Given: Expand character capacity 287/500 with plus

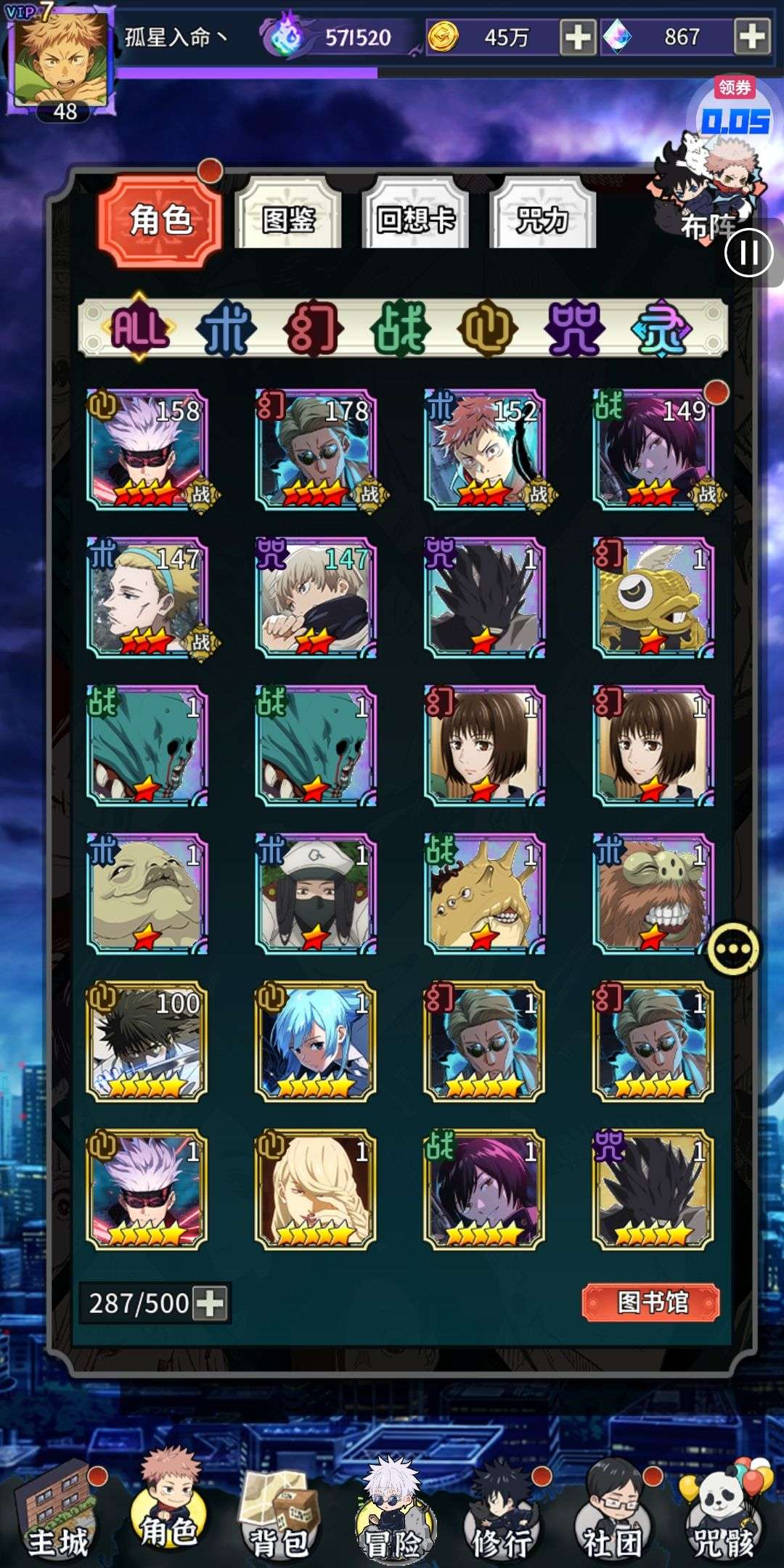Looking at the screenshot, I should coord(211,1304).
